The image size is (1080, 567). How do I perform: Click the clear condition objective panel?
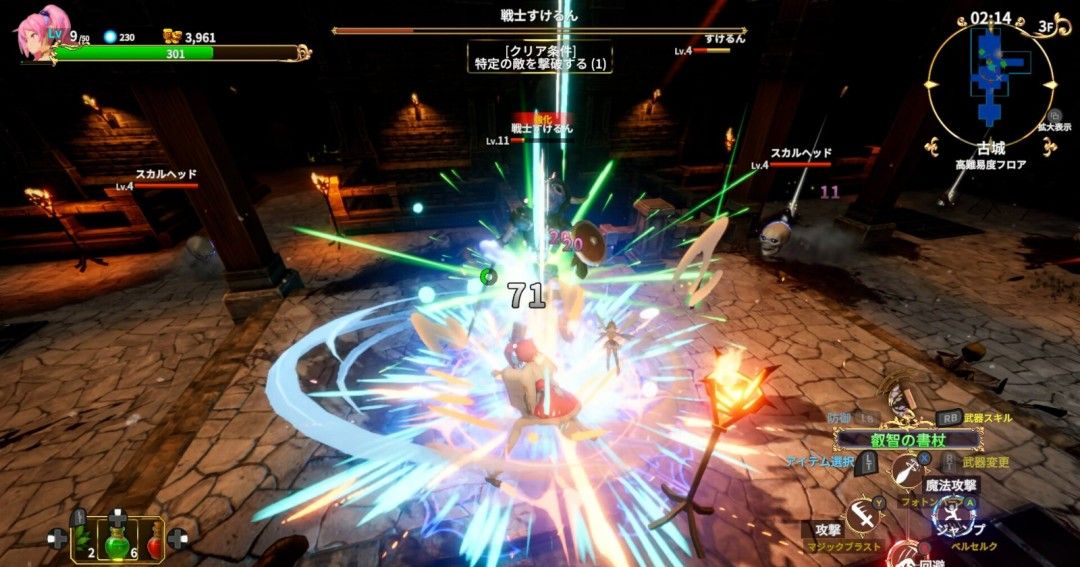[541, 57]
